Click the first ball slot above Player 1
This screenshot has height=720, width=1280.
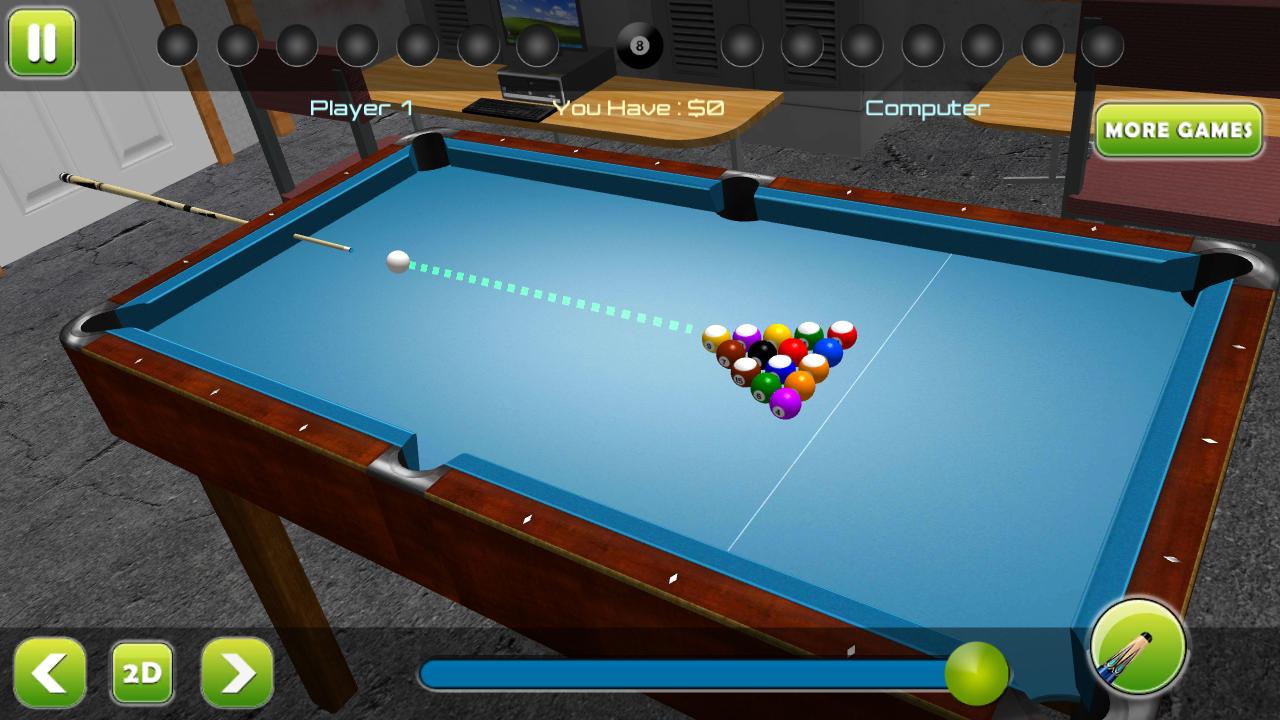(177, 44)
